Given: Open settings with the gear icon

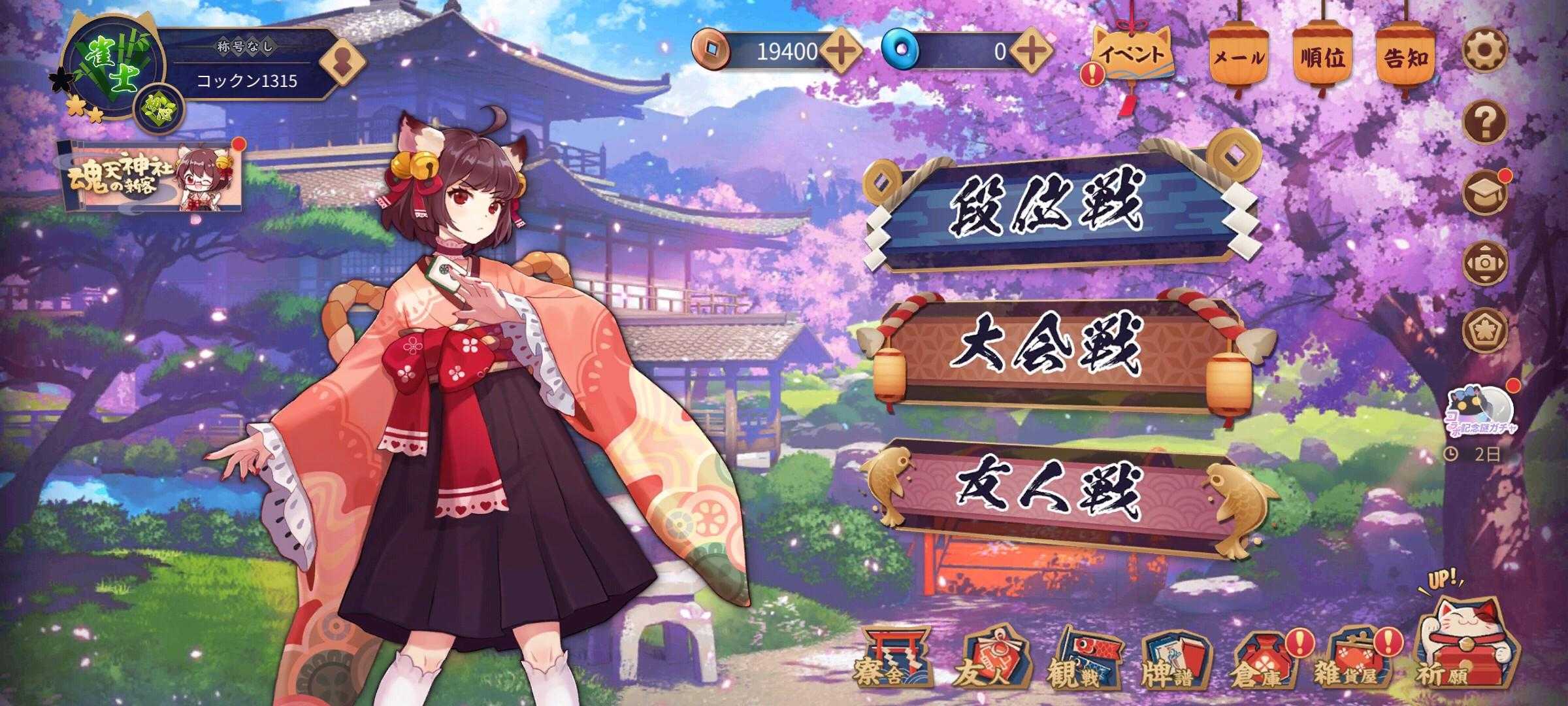Looking at the screenshot, I should coord(1484,50).
